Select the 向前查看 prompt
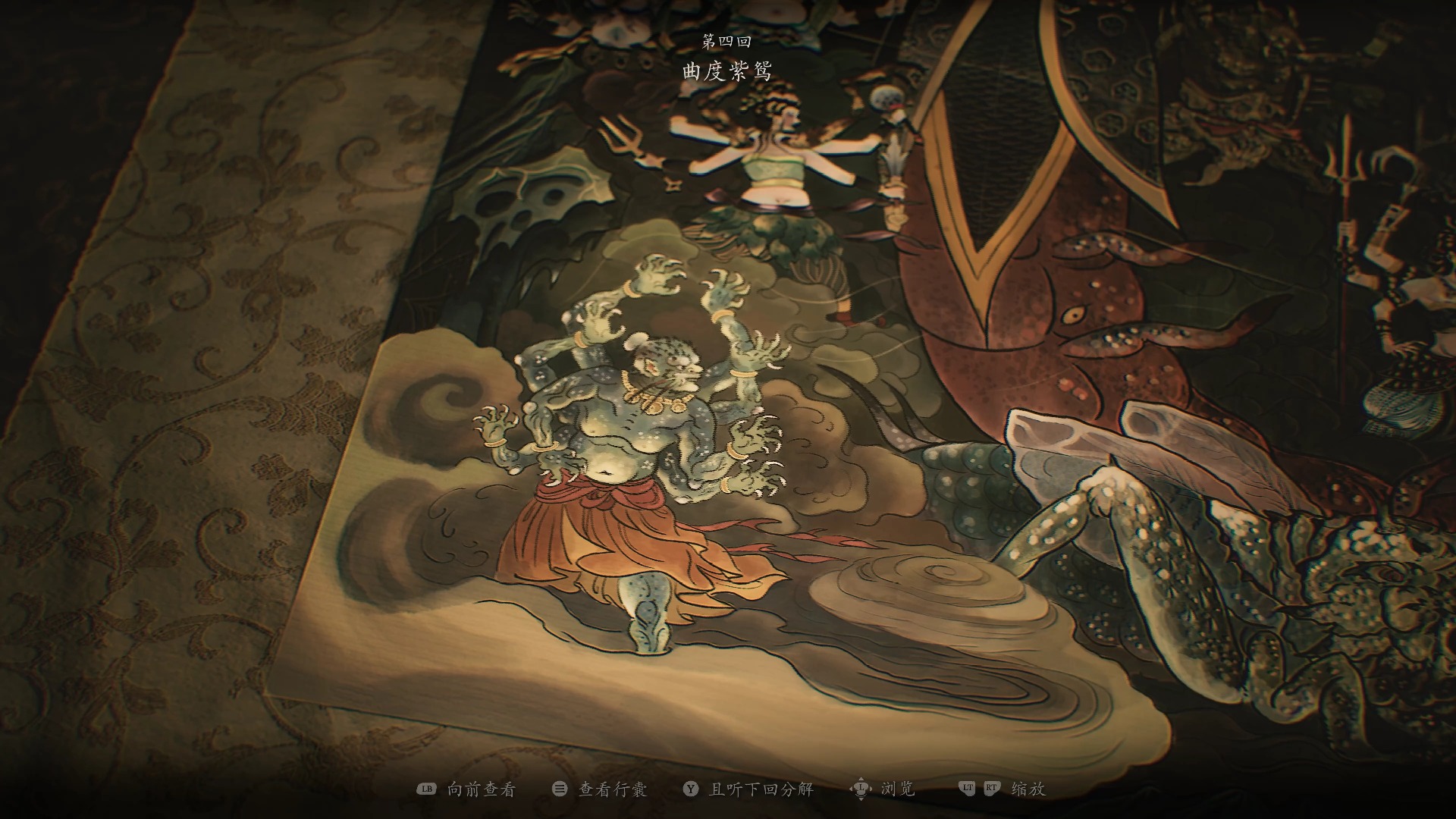Viewport: 1456px width, 819px height. point(482,789)
